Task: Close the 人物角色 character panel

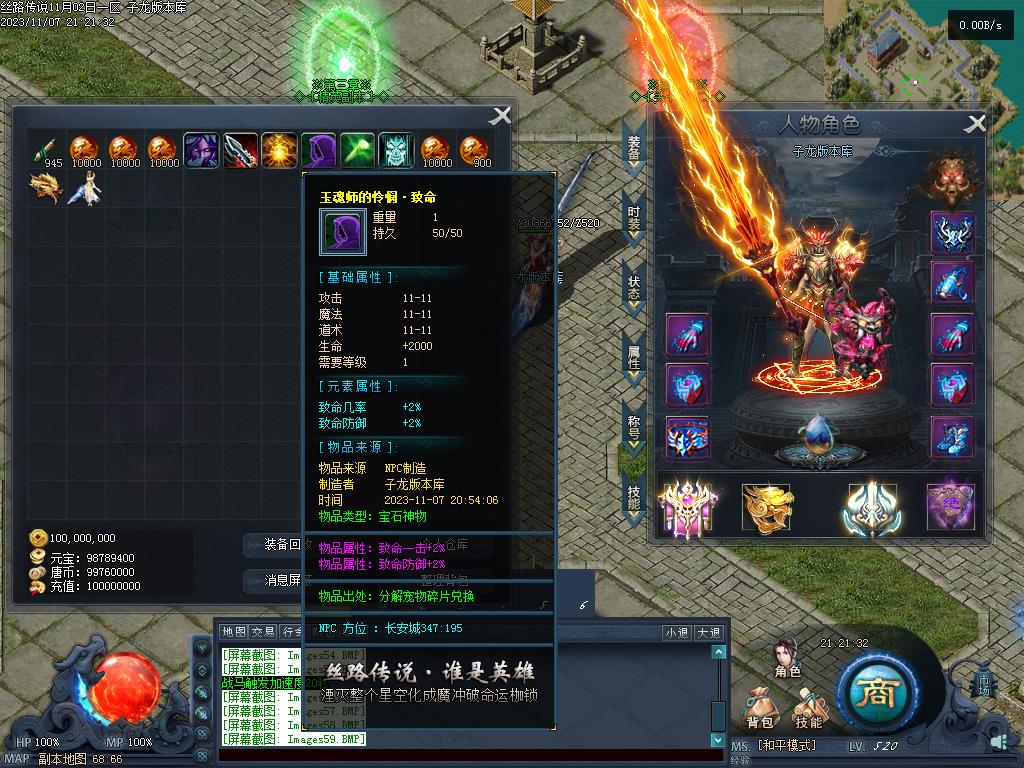Action: click(x=975, y=124)
